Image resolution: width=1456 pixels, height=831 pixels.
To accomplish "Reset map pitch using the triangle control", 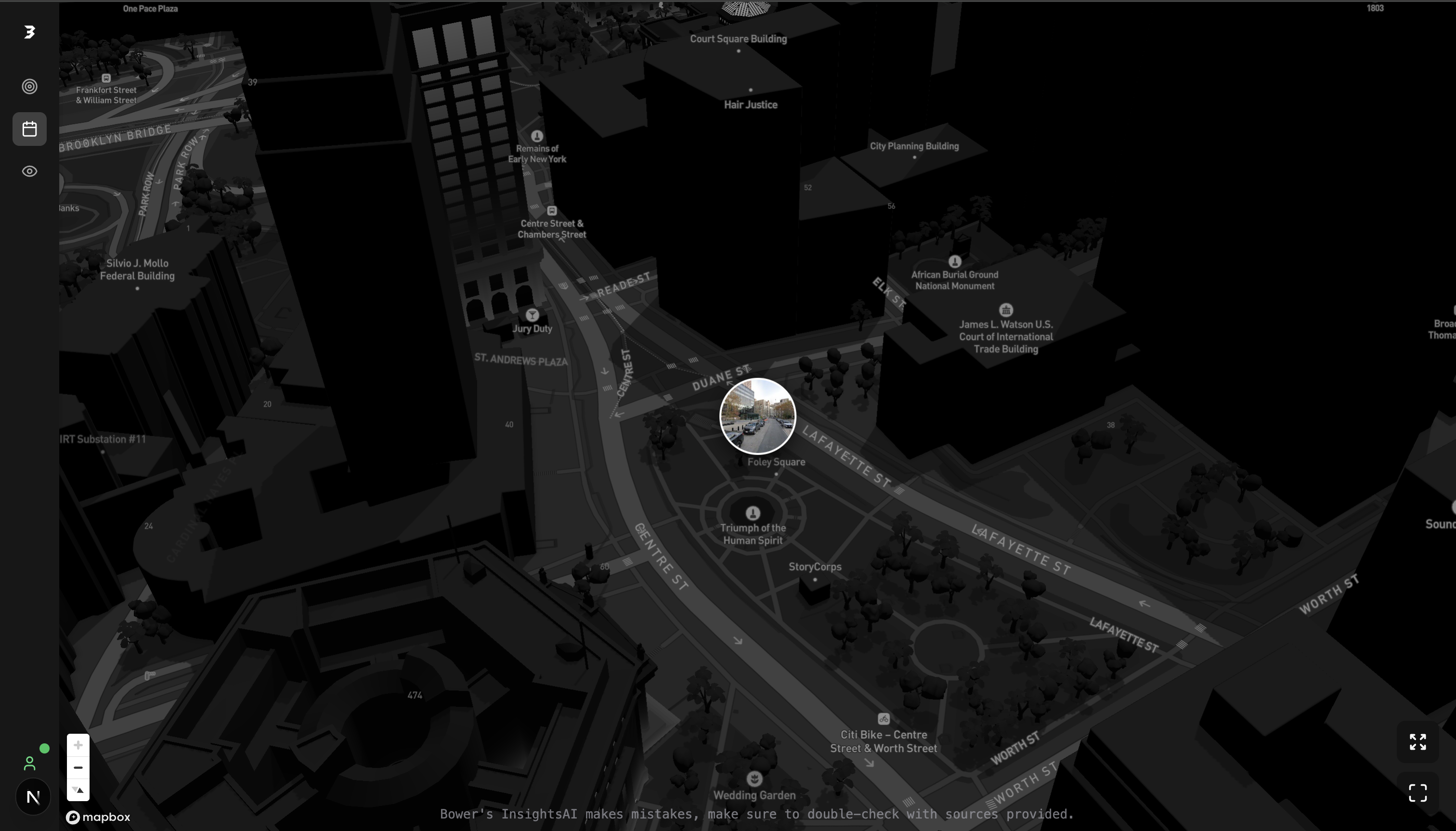I will pyautogui.click(x=78, y=789).
